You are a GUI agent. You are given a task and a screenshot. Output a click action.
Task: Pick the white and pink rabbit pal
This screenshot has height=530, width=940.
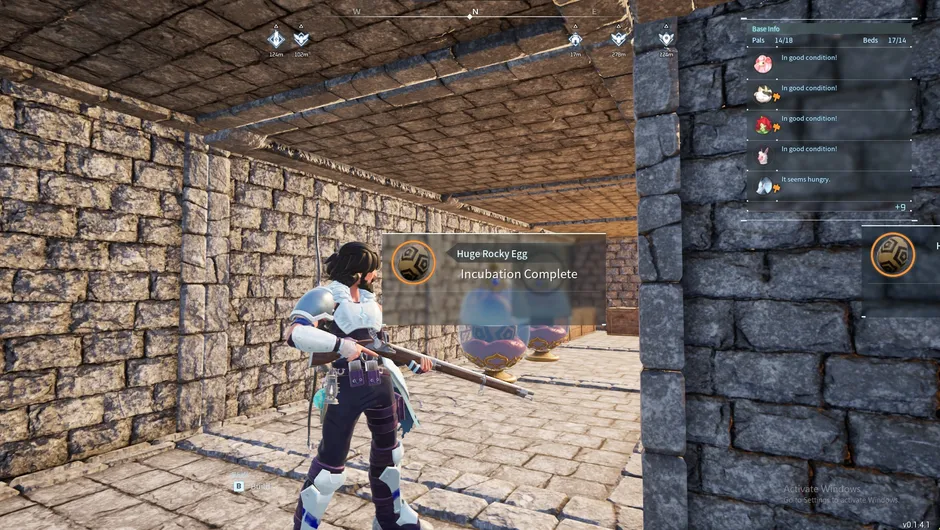pos(764,156)
